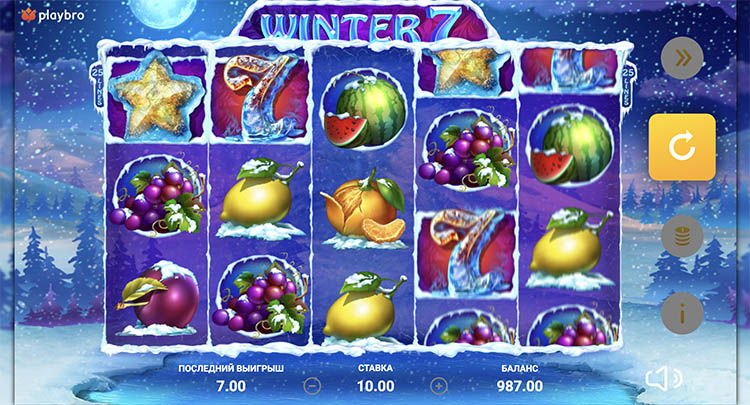750x405 pixels.
Task: Activate the fast-forward turbo spin button
Action: pyautogui.click(x=682, y=59)
